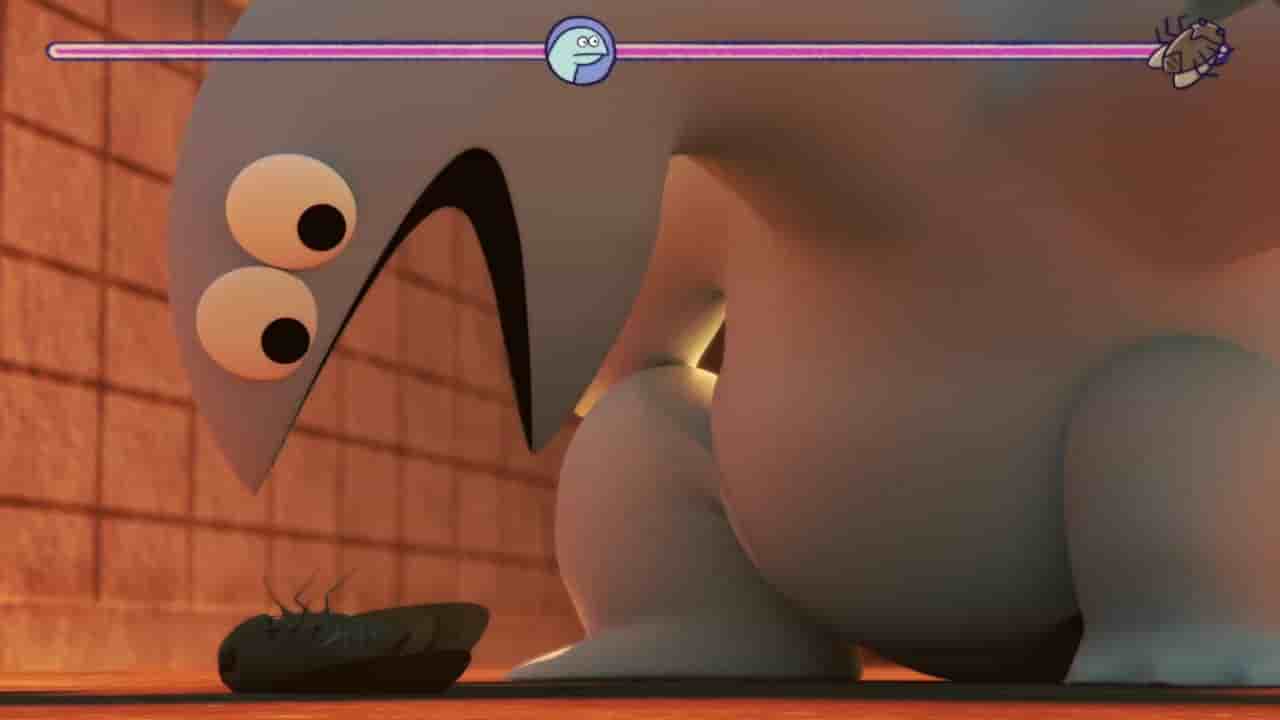This screenshot has width=1280, height=720.
Task: Click the purple gem detail on the fish boss icon
Action: 1224,52
